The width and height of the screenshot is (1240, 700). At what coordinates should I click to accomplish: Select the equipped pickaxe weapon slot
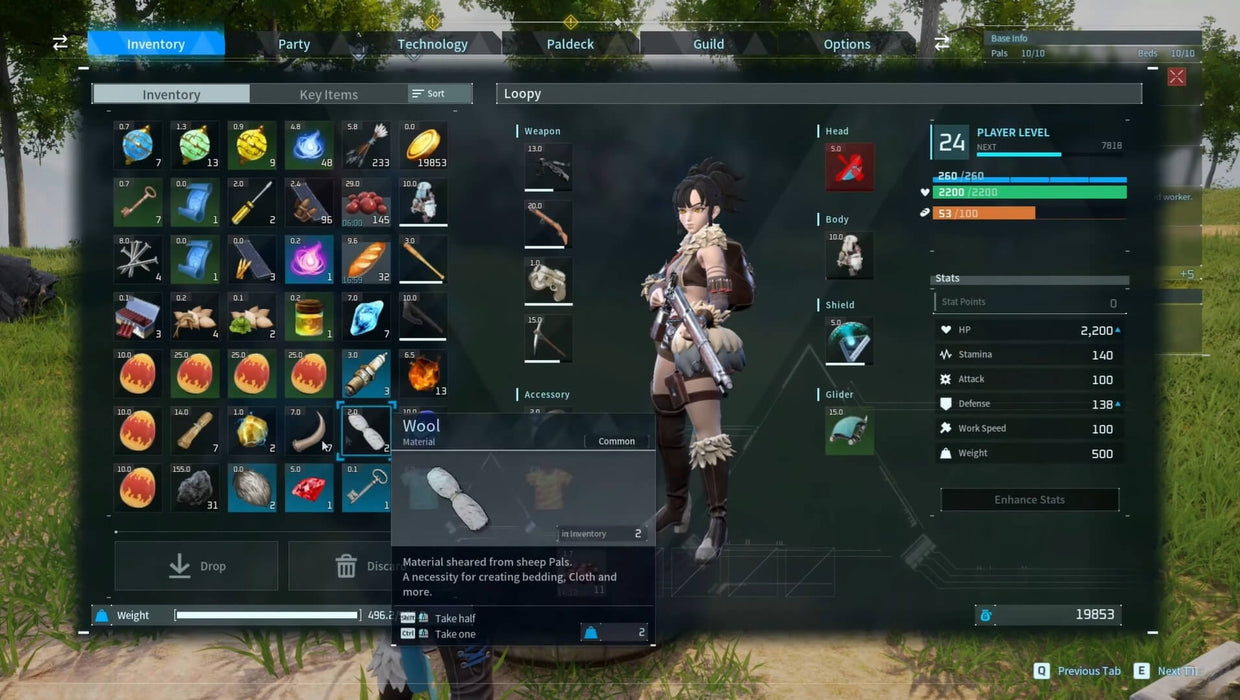(x=548, y=339)
